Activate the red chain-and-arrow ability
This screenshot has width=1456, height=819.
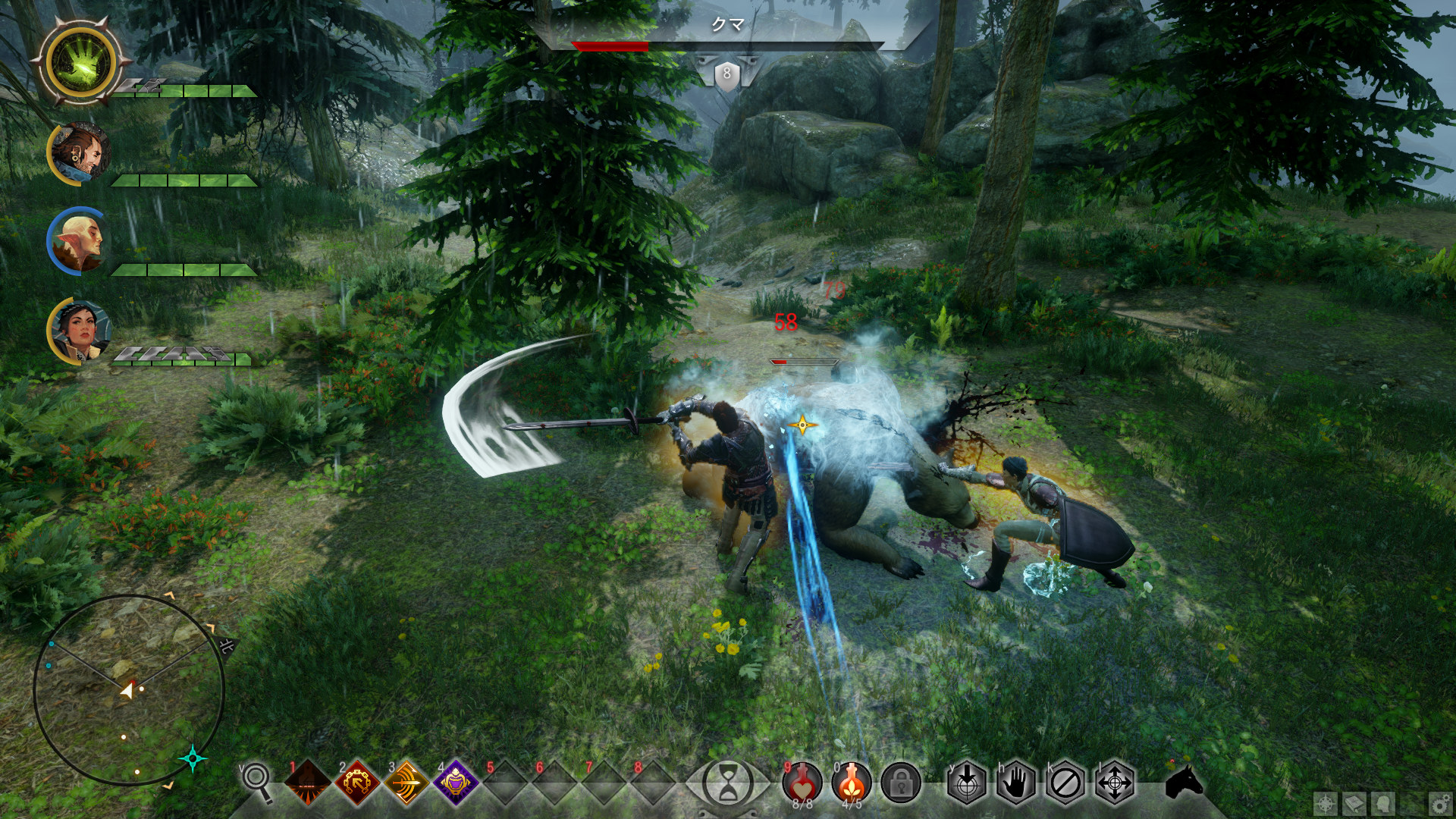(357, 782)
